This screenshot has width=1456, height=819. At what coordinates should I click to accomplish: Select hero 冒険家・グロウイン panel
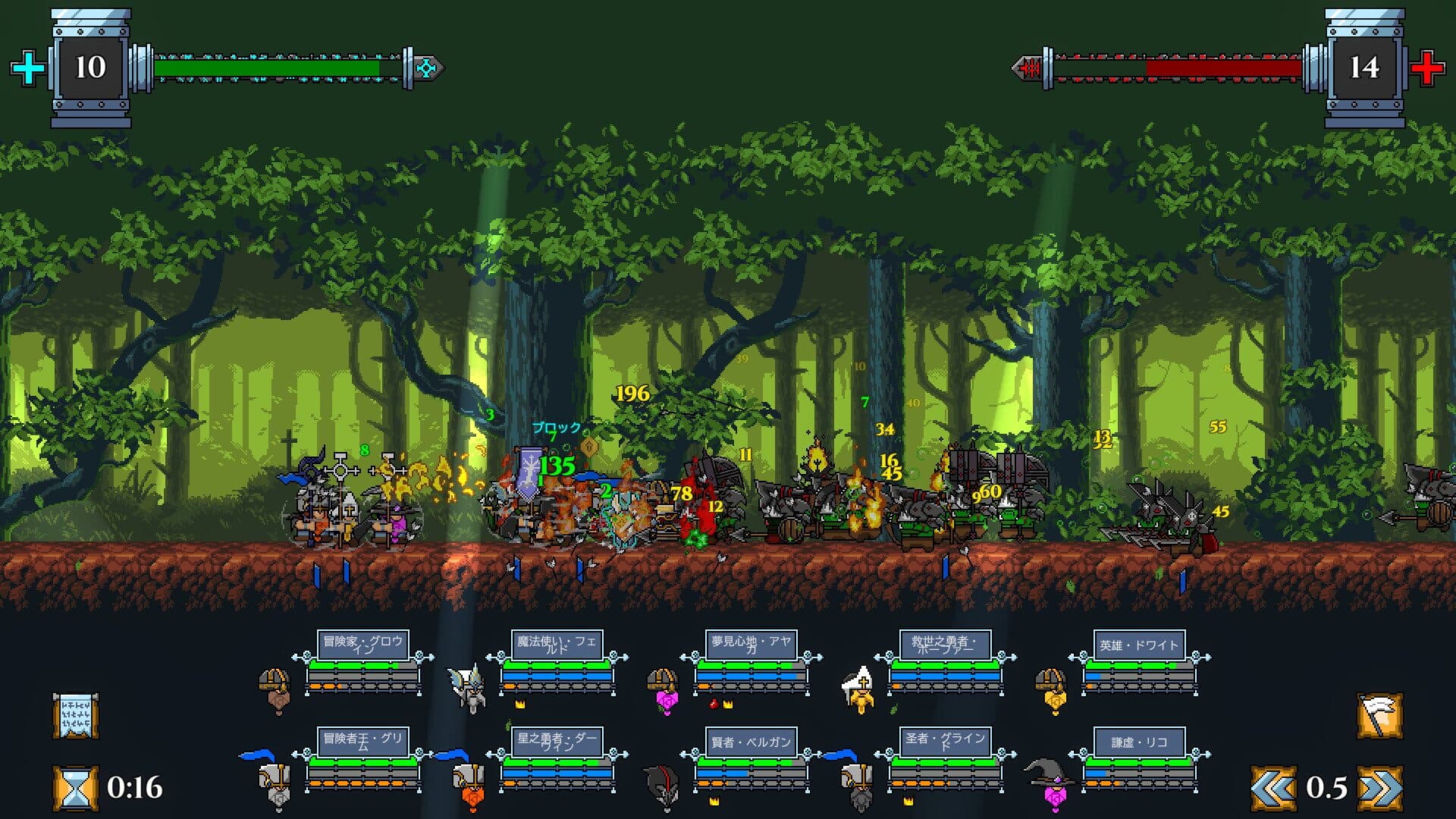363,662
